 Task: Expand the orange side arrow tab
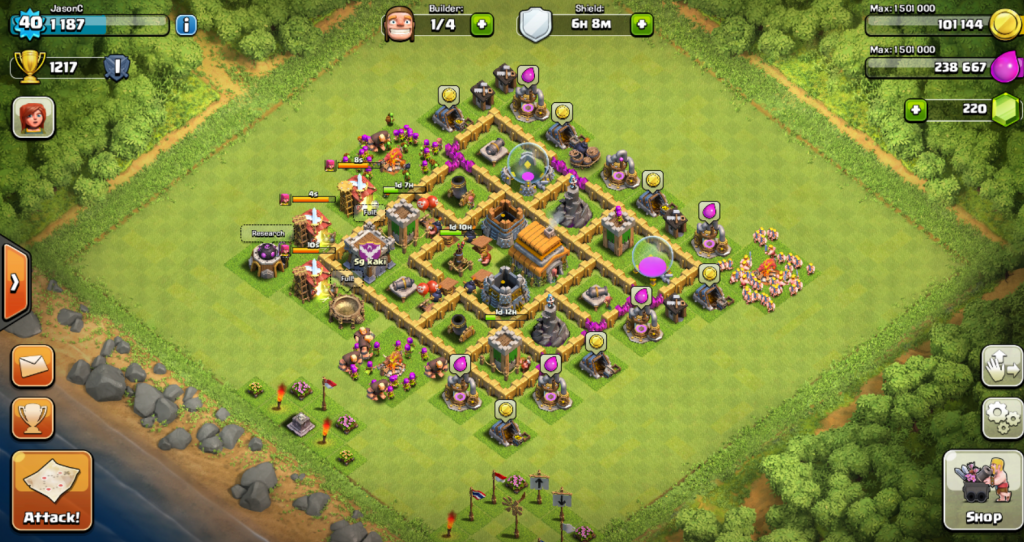coord(14,282)
